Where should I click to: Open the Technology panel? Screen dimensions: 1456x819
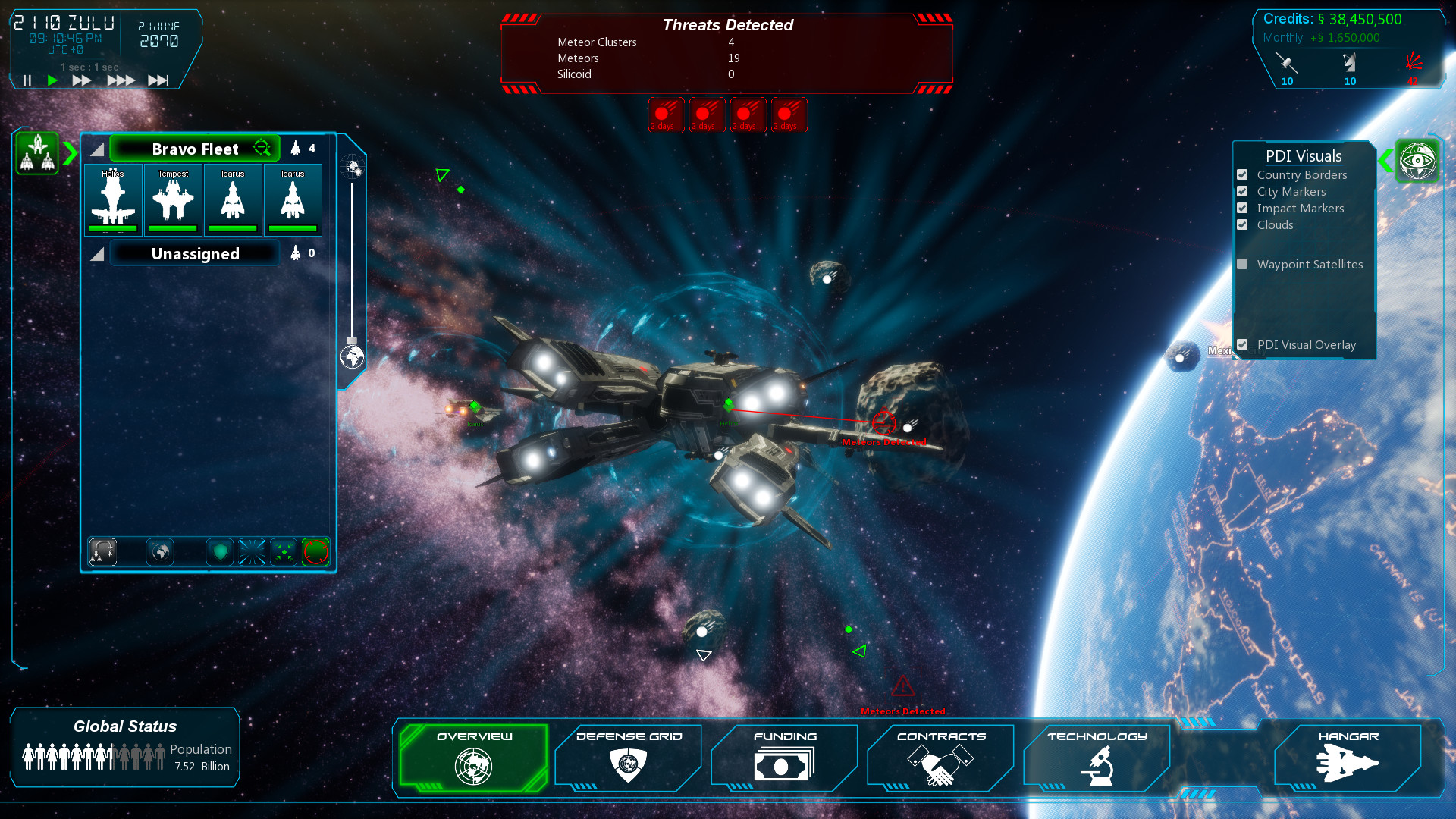point(1097,757)
